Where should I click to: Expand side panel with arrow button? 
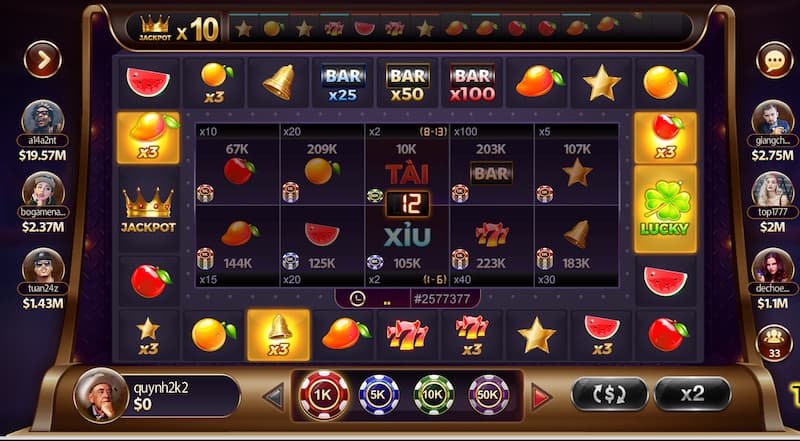click(42, 60)
